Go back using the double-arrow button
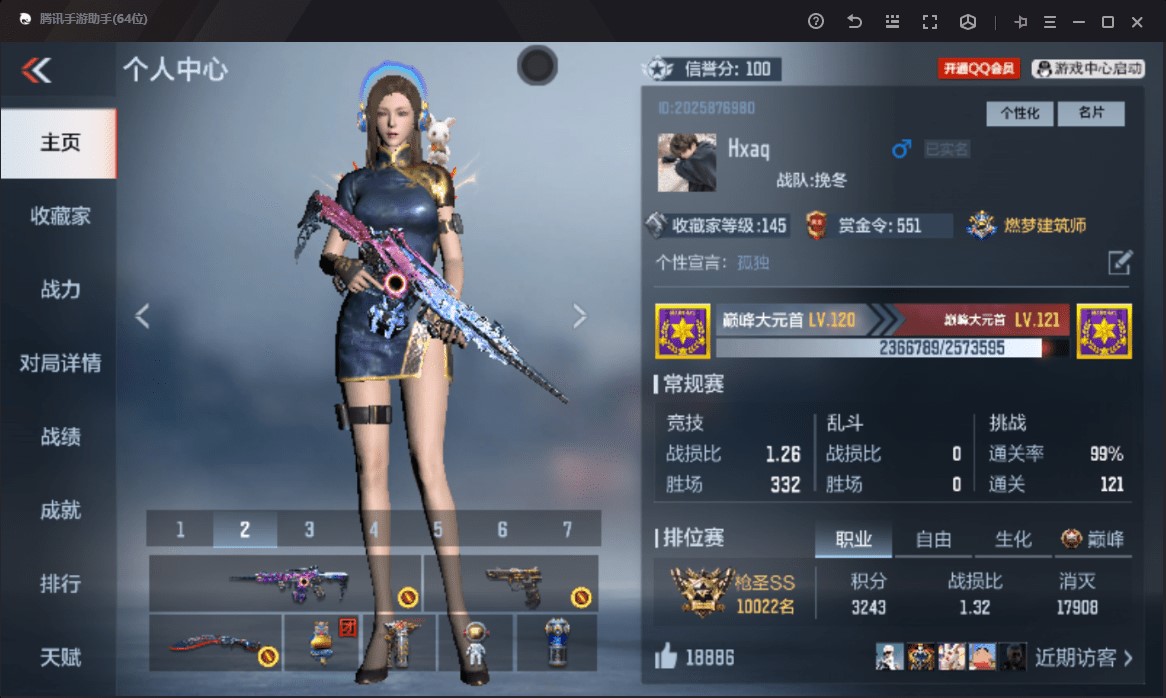The image size is (1166, 698). click(x=36, y=69)
